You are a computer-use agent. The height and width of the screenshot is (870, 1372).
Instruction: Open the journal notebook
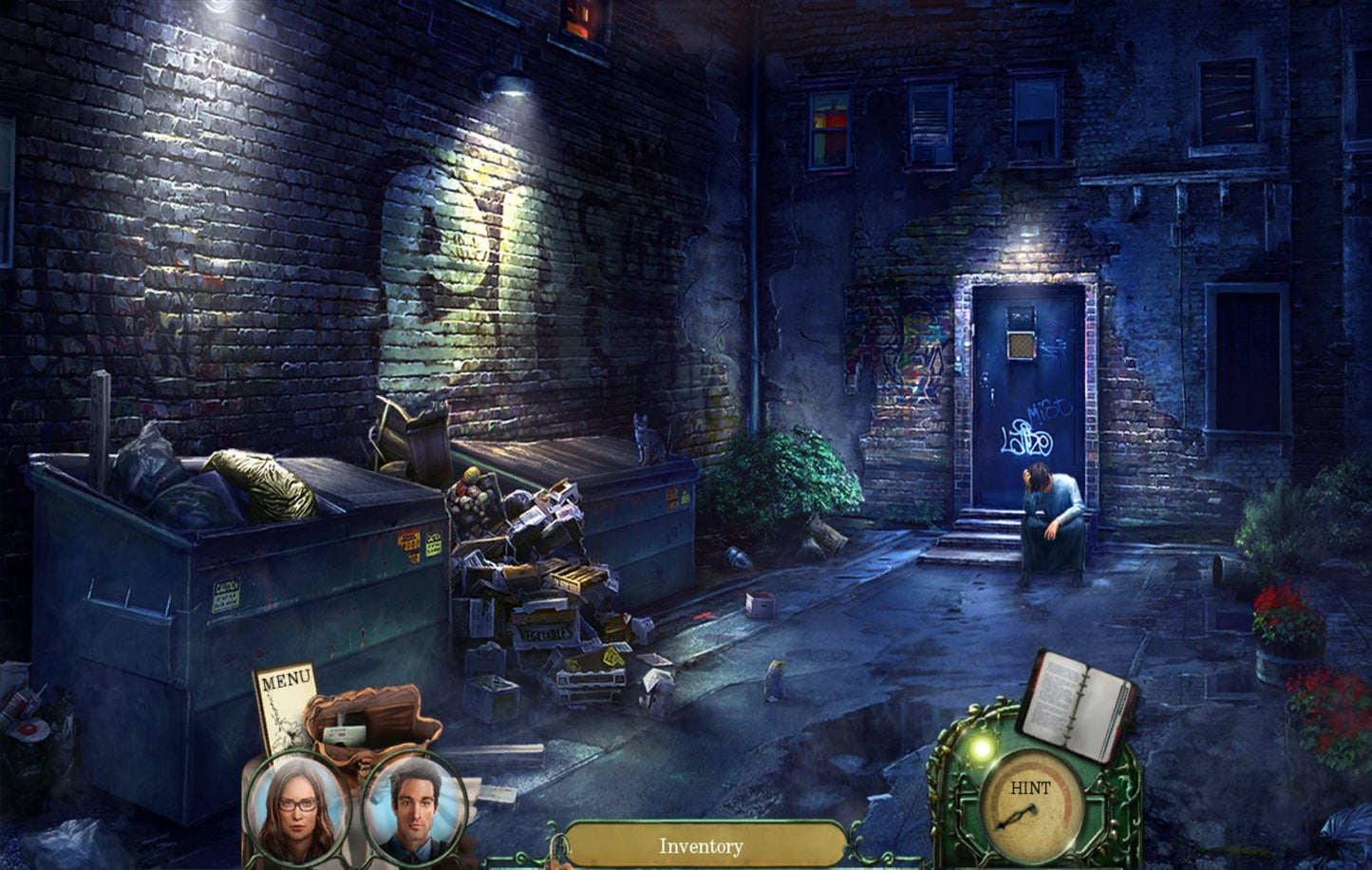(x=1078, y=704)
